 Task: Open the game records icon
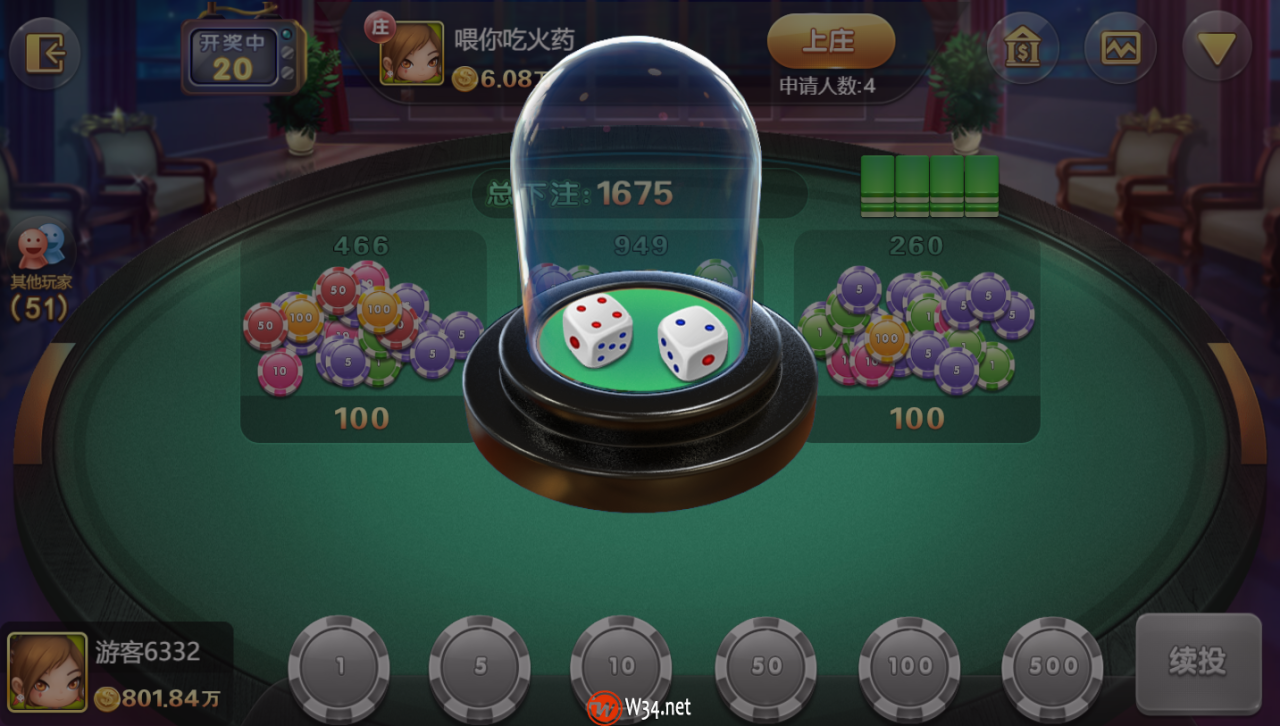pos(1119,47)
